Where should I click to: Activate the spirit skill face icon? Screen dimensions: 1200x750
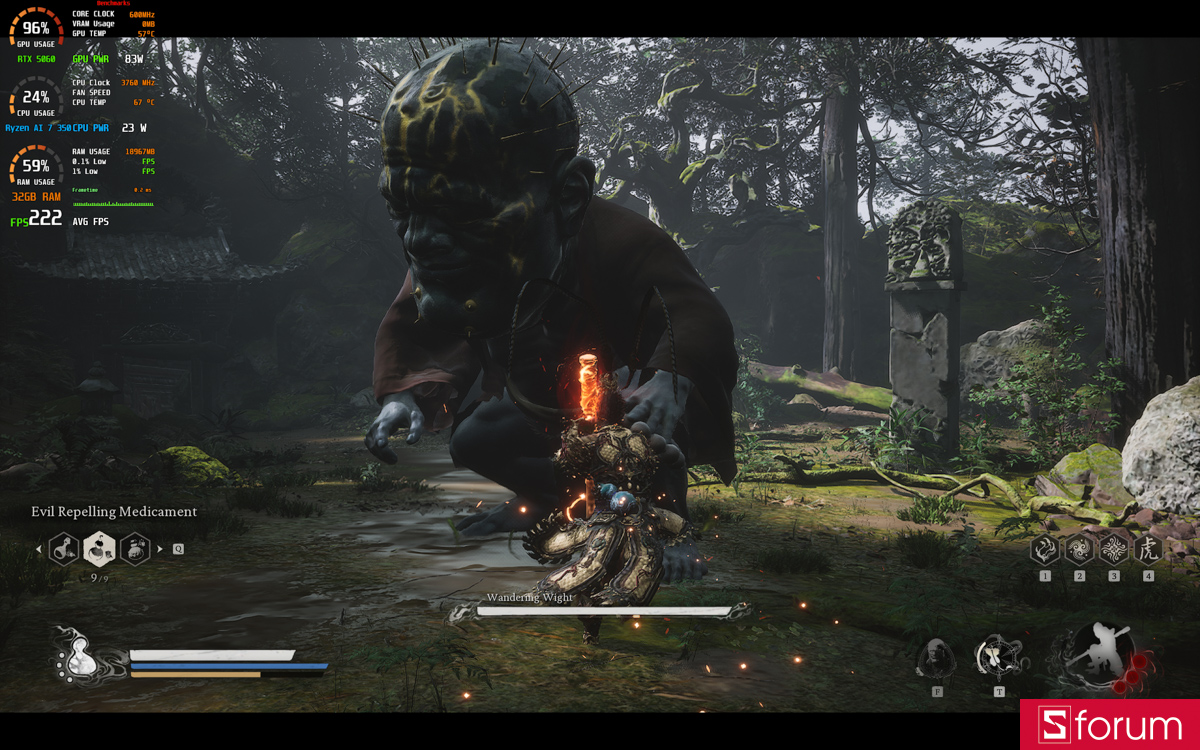[x=937, y=658]
